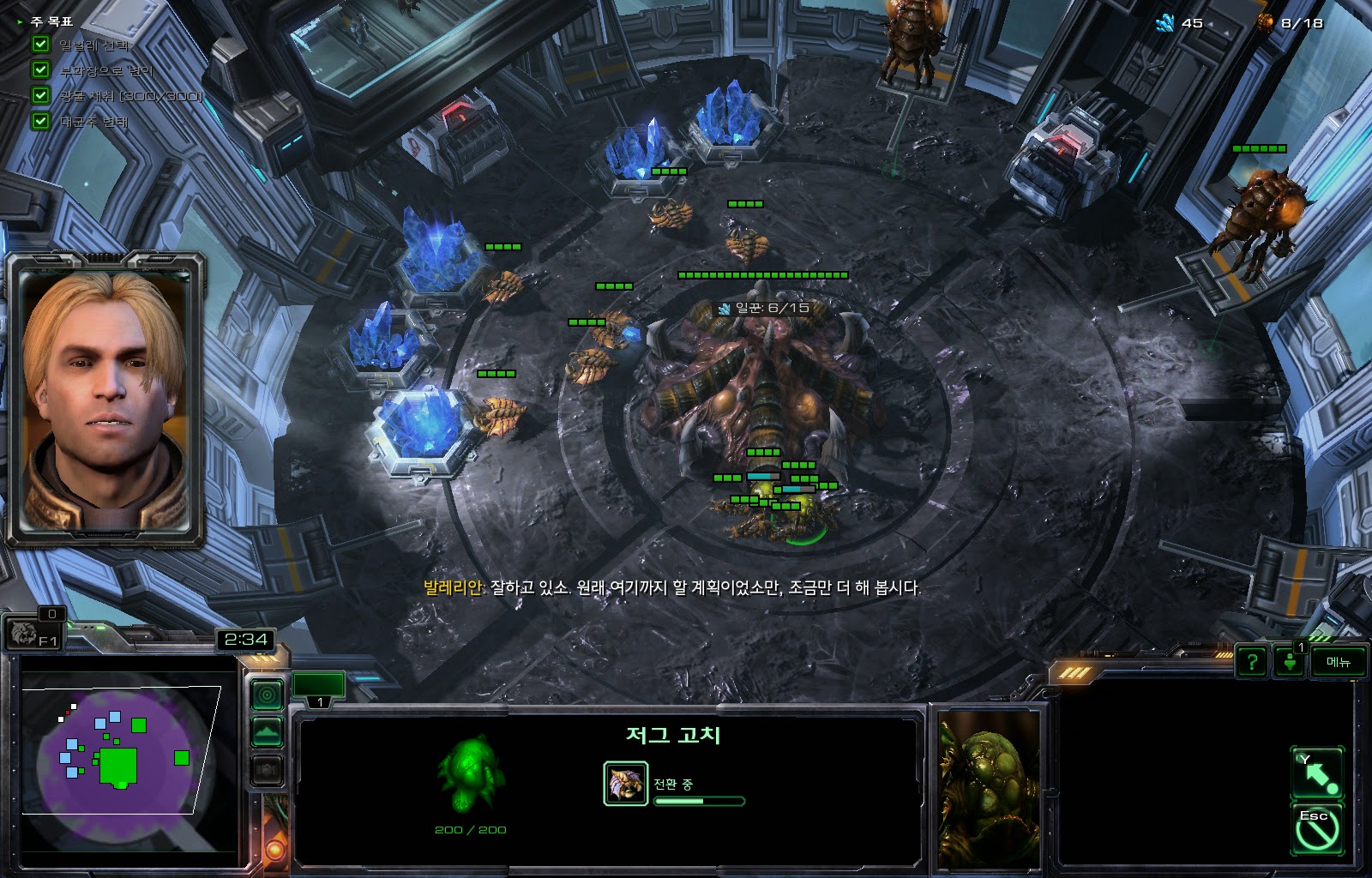Image resolution: width=1372 pixels, height=878 pixels.
Task: Click the handshake alliance button beside the minimap
Action: pyautogui.click(x=267, y=770)
